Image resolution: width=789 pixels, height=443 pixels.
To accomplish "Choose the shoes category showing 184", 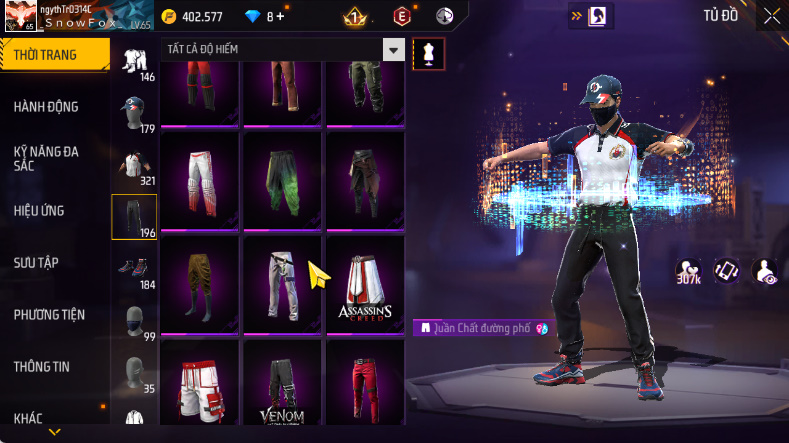I will coord(133,269).
